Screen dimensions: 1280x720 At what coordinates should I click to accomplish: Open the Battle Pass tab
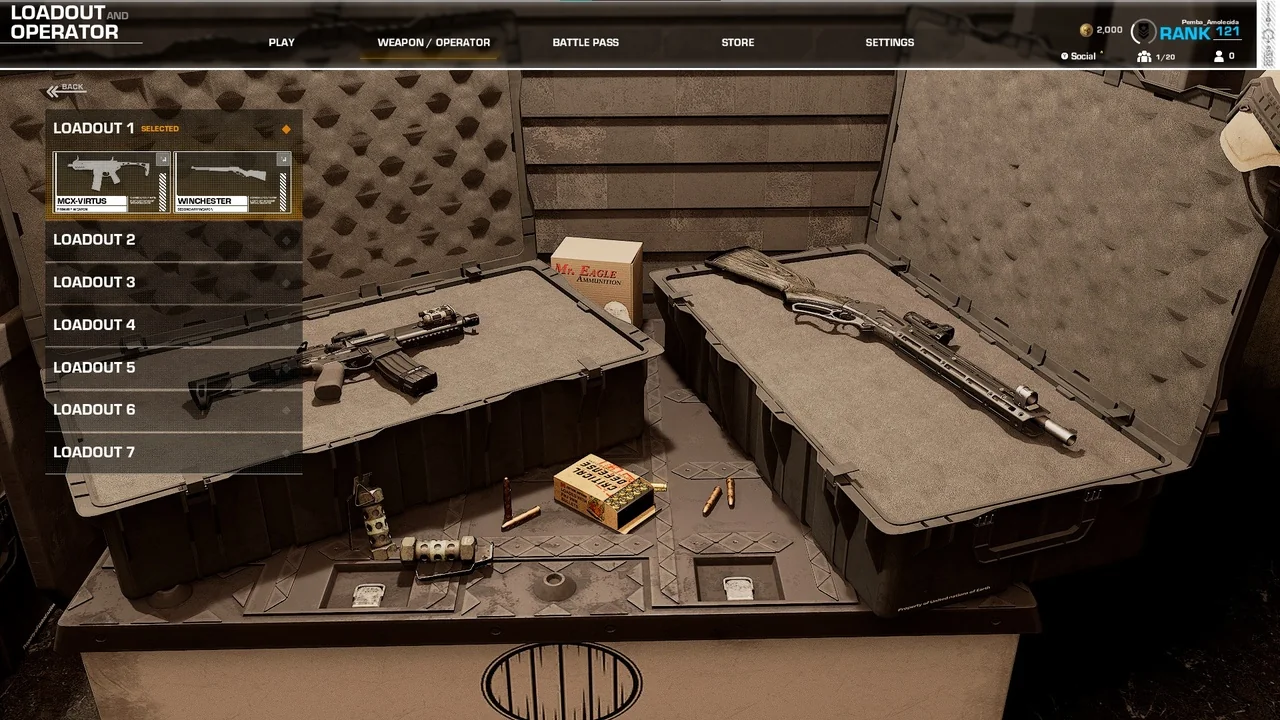click(585, 43)
